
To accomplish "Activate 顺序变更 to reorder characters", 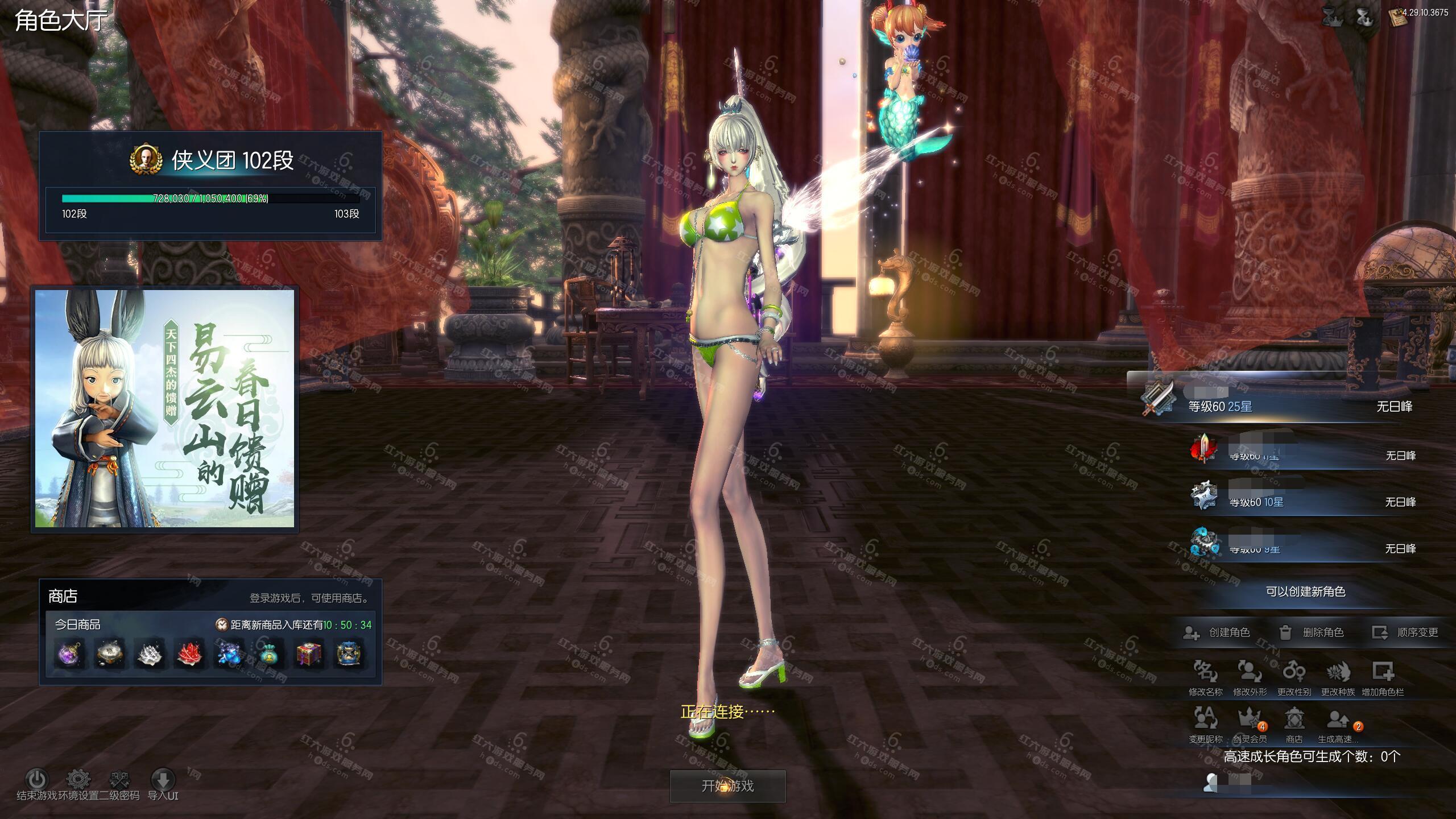I will pos(1405,632).
